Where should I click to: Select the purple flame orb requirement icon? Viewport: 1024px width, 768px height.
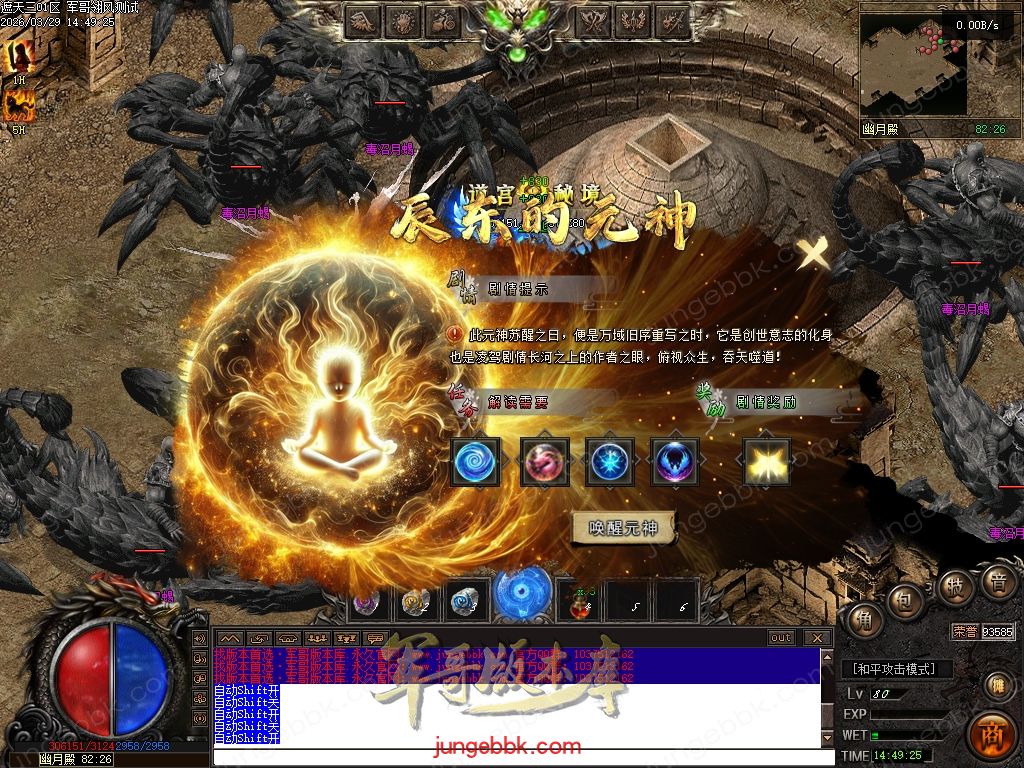[x=674, y=462]
